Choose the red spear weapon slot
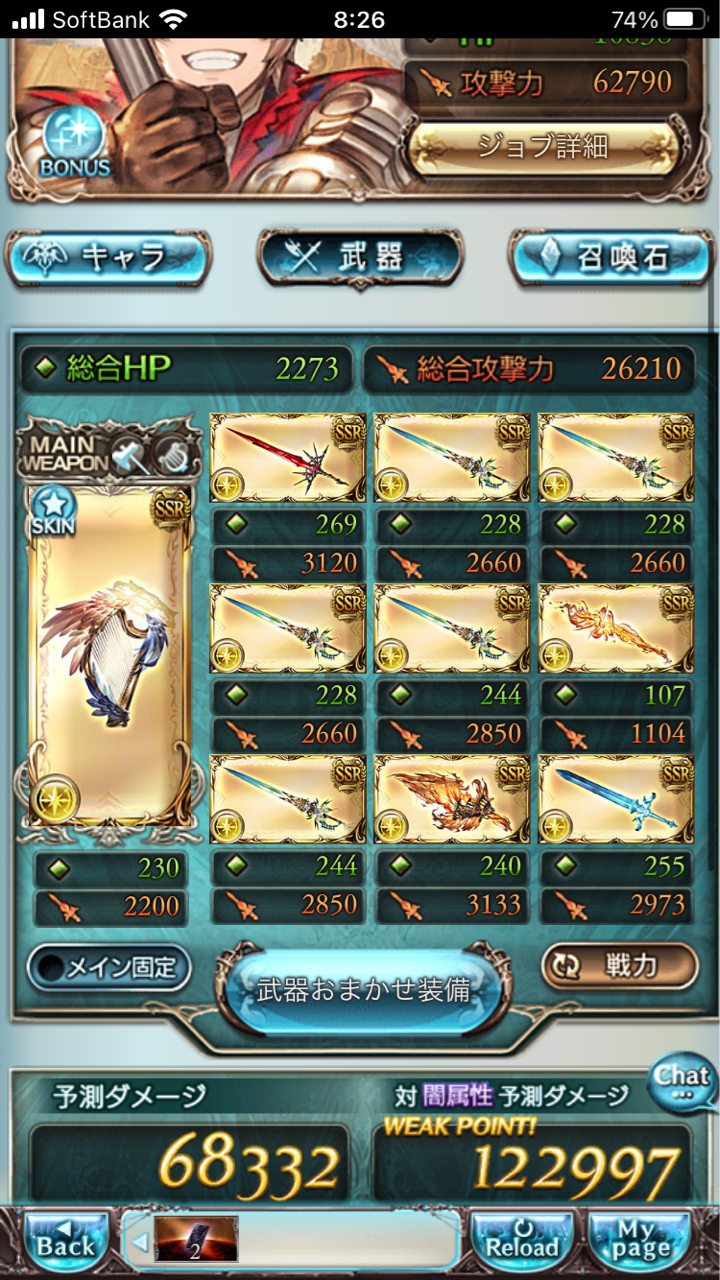Screen dimensions: 720x1280 tap(286, 459)
